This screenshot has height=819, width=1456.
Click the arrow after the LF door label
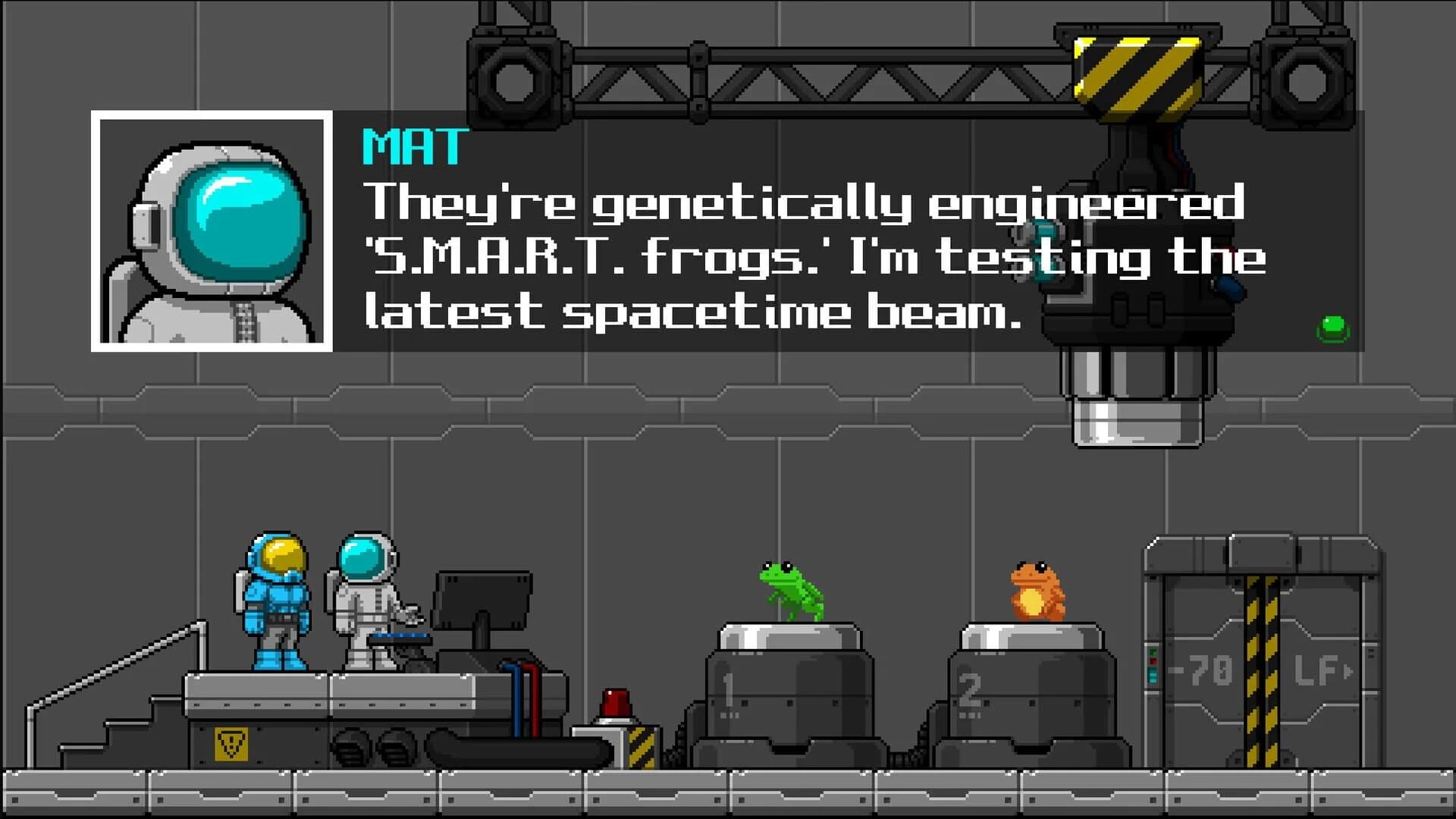point(1348,672)
